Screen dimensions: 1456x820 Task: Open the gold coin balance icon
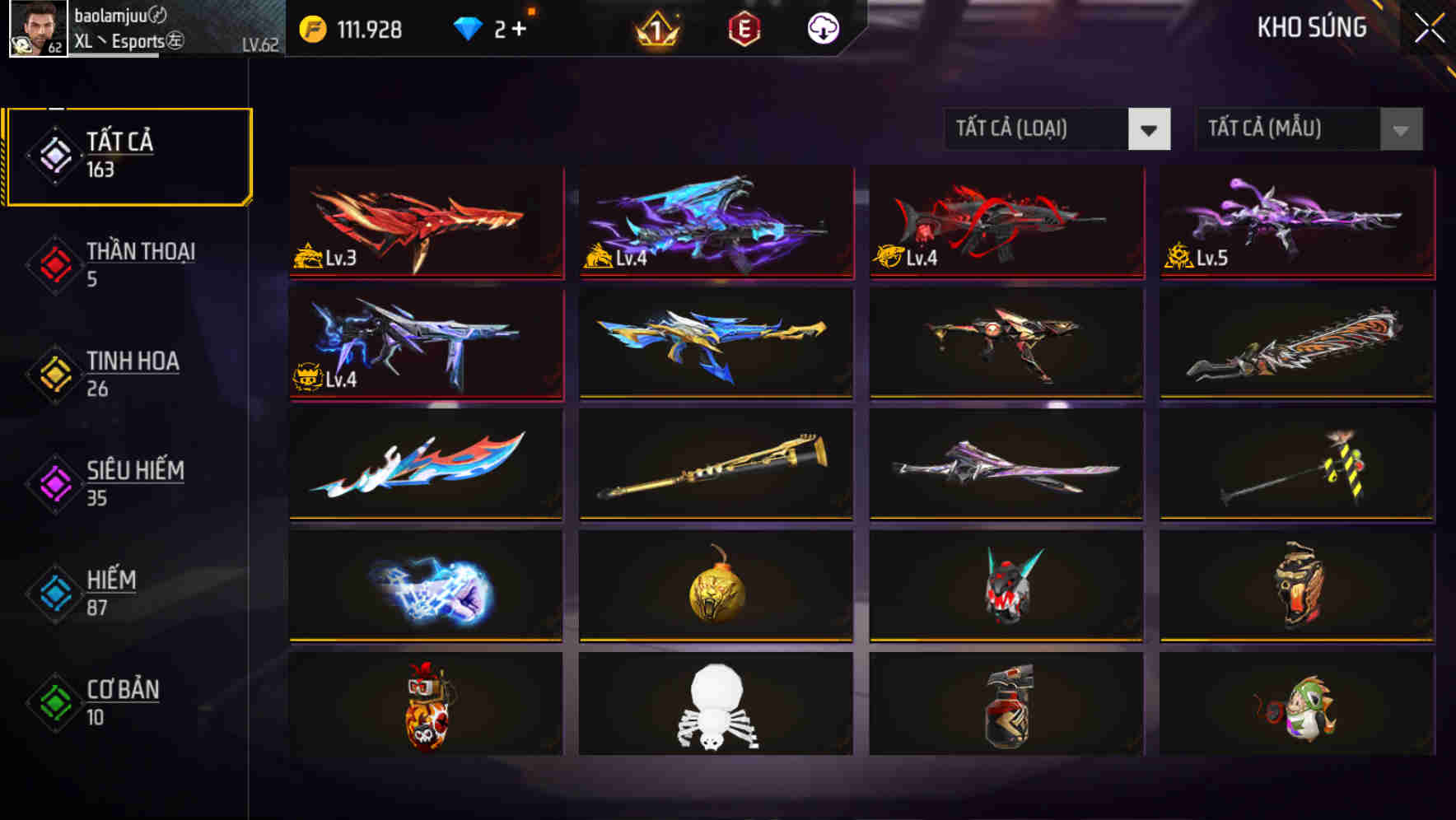point(313,29)
